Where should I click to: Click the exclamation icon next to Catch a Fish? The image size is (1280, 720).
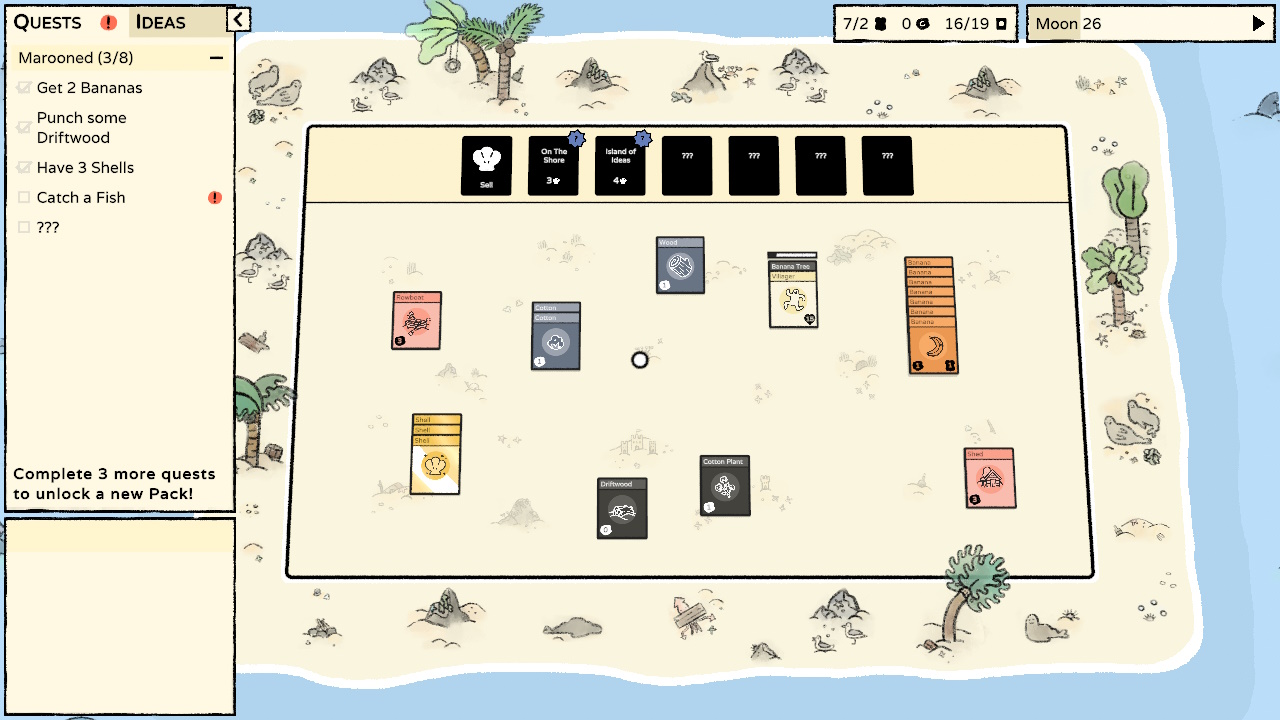click(214, 198)
